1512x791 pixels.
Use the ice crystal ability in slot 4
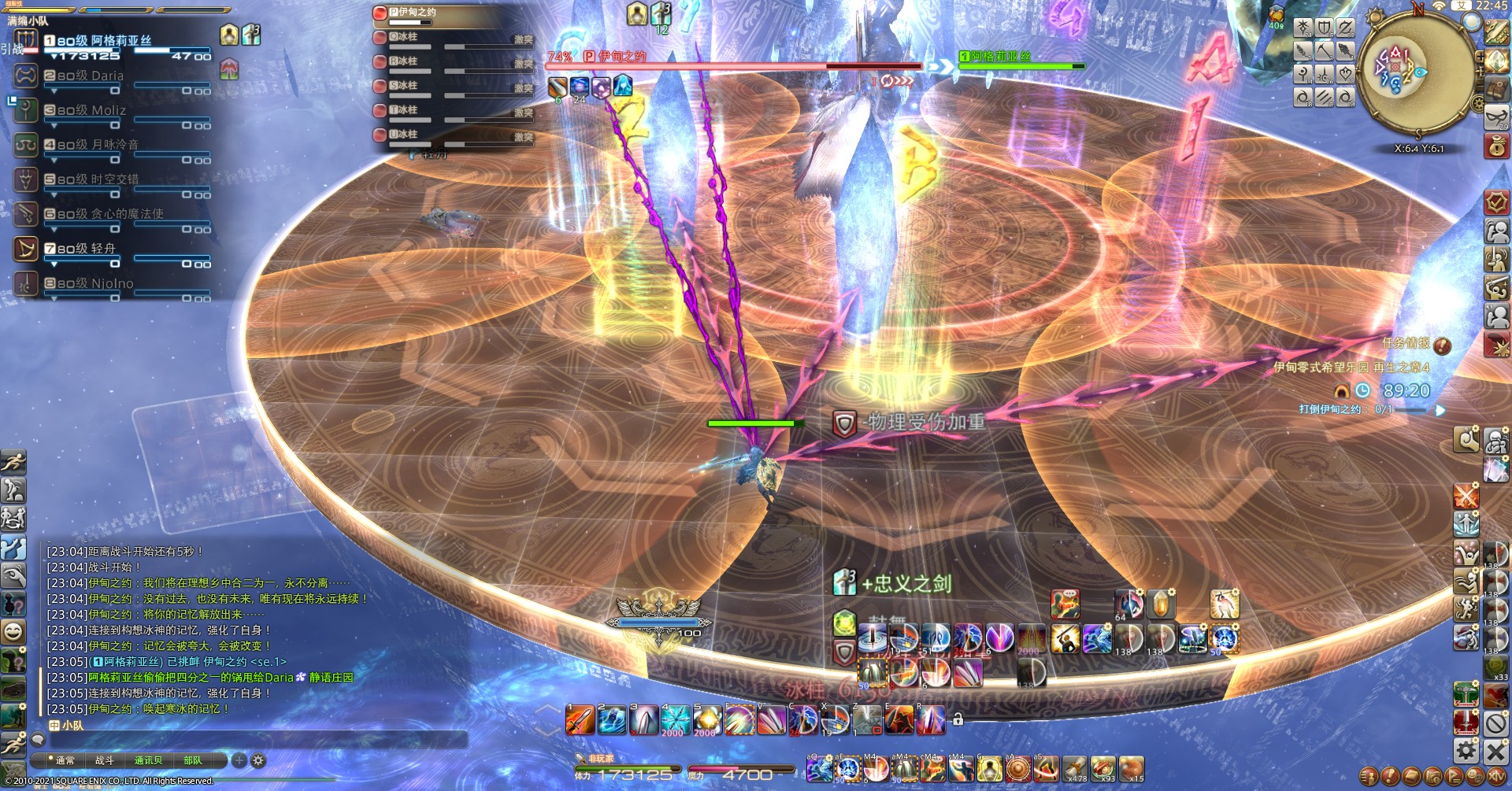(x=676, y=720)
